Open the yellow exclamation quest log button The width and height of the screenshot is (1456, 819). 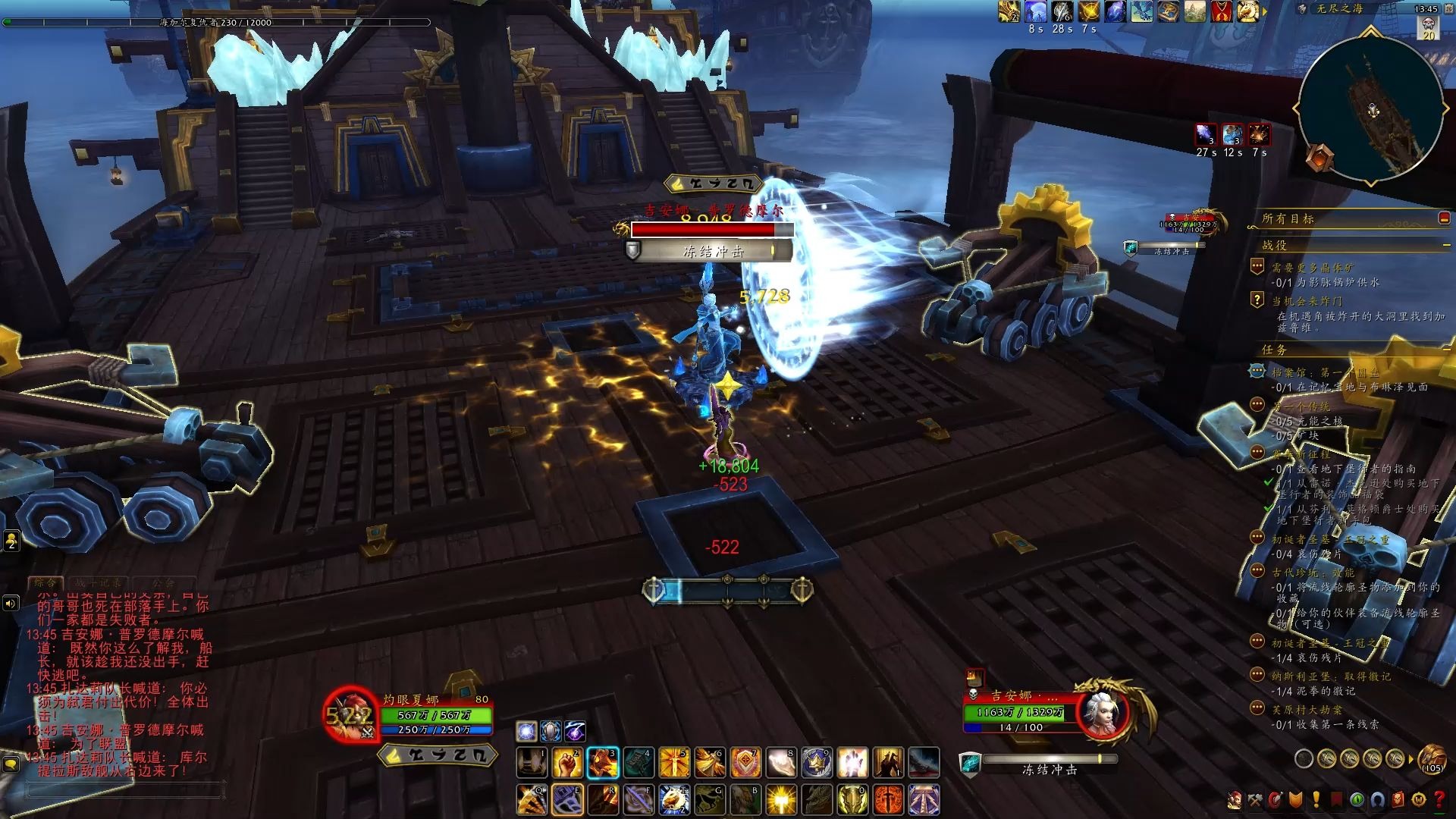click(1315, 800)
